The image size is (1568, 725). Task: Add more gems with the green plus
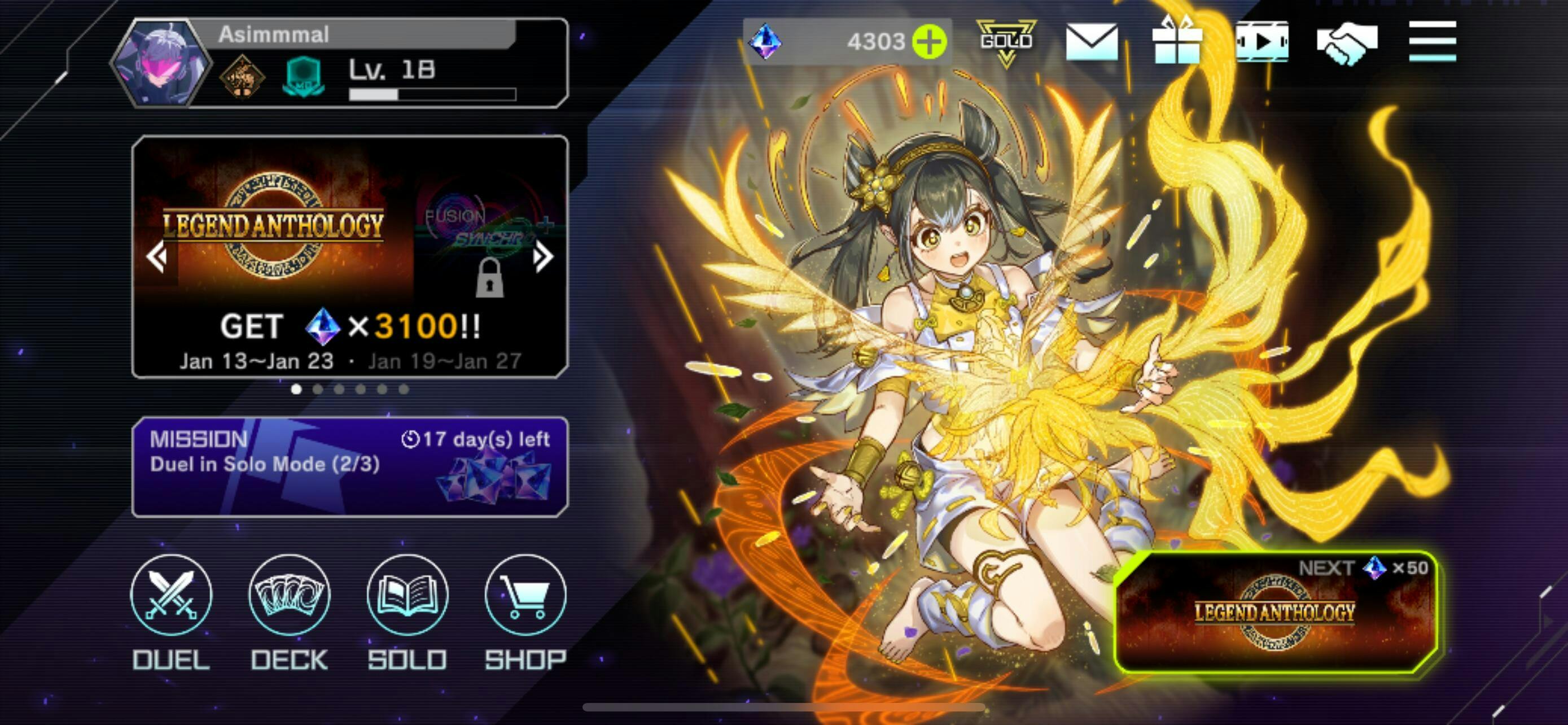[930, 41]
